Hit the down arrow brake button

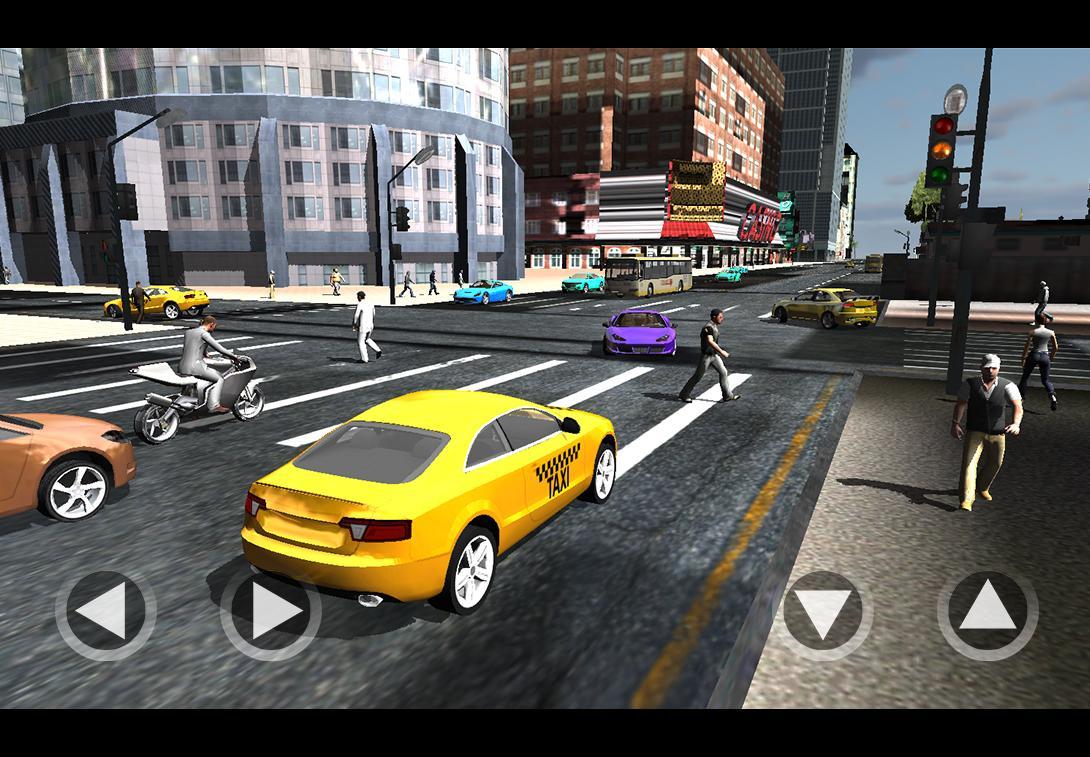point(822,614)
